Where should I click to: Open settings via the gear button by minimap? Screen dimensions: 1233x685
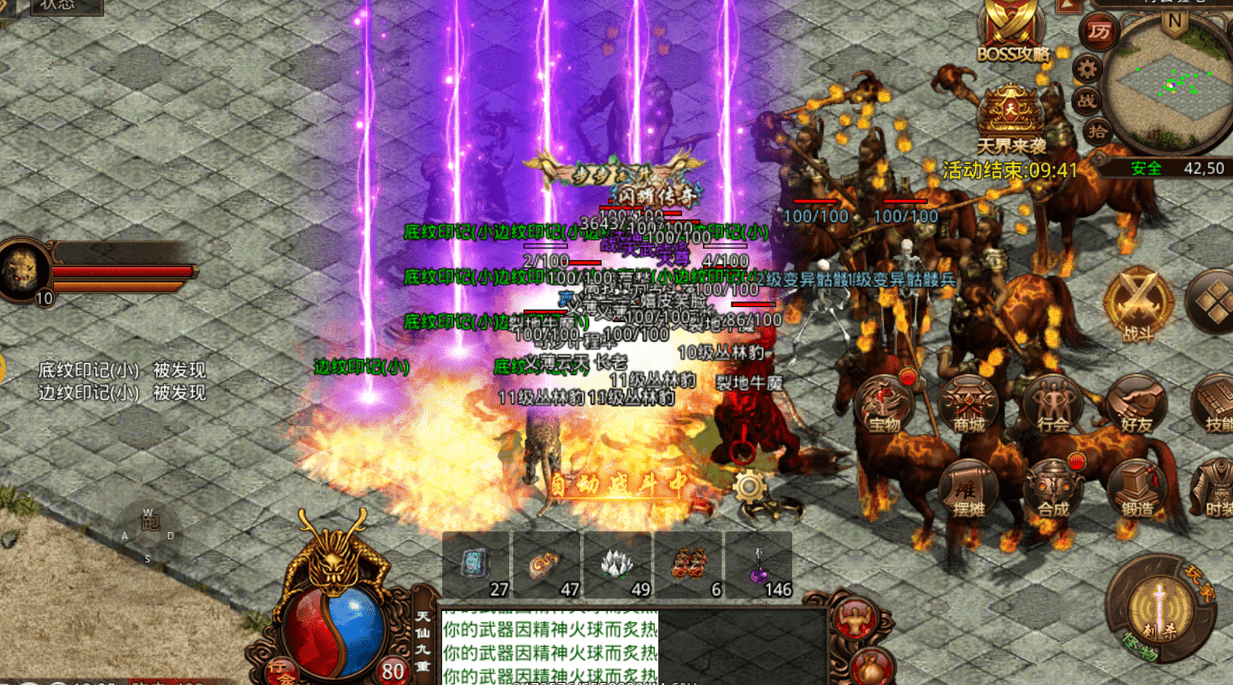point(1087,69)
